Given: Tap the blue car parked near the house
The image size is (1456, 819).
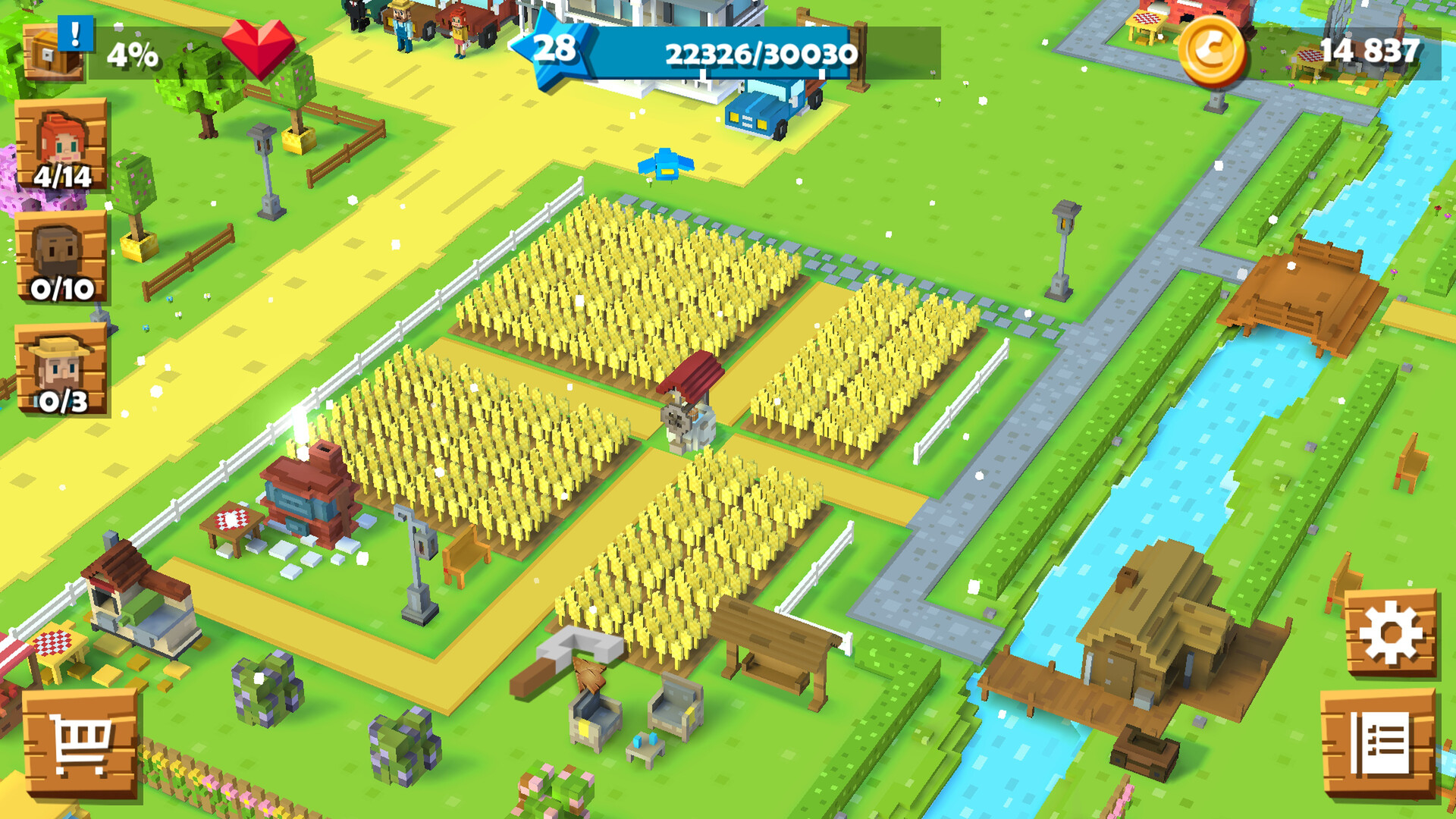Looking at the screenshot, I should point(766,110).
